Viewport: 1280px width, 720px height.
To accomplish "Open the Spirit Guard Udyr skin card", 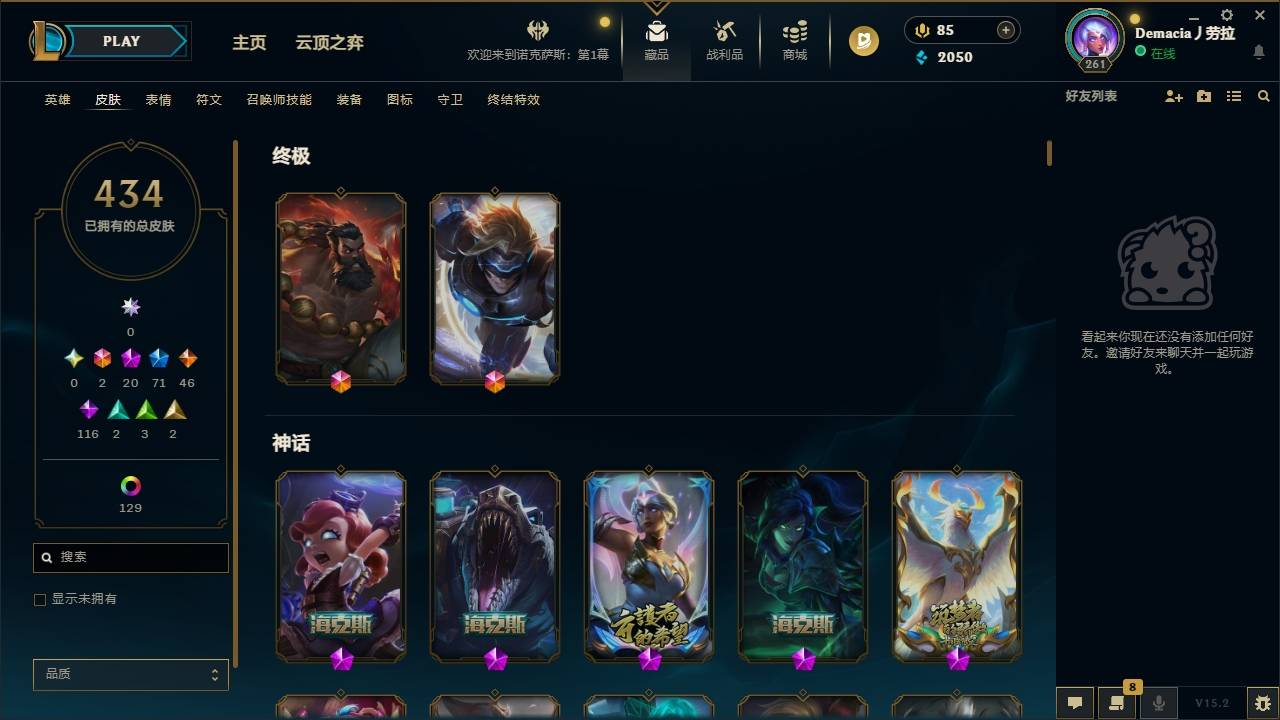I will [x=341, y=288].
